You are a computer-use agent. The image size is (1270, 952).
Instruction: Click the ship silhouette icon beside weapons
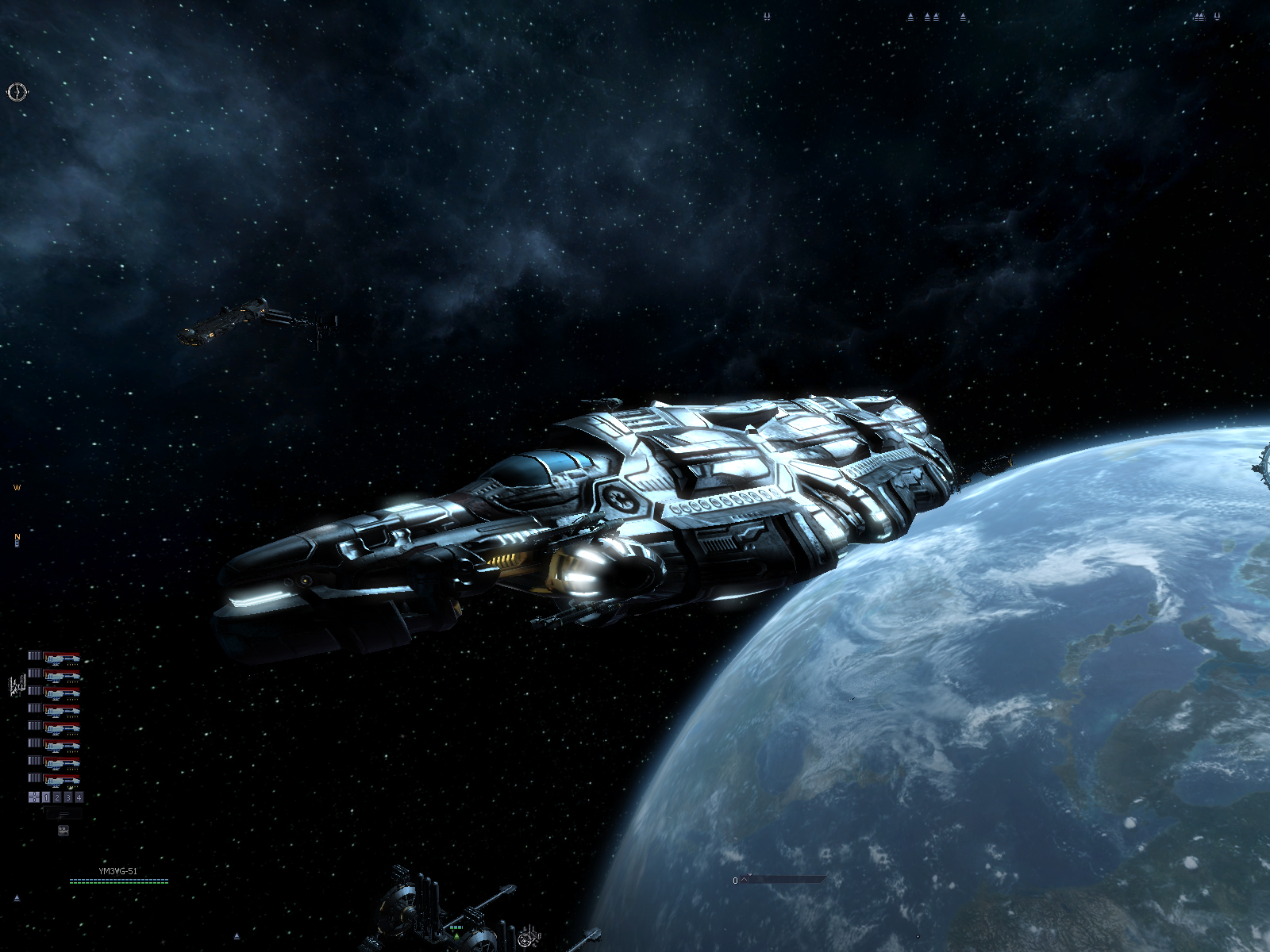coord(17,686)
